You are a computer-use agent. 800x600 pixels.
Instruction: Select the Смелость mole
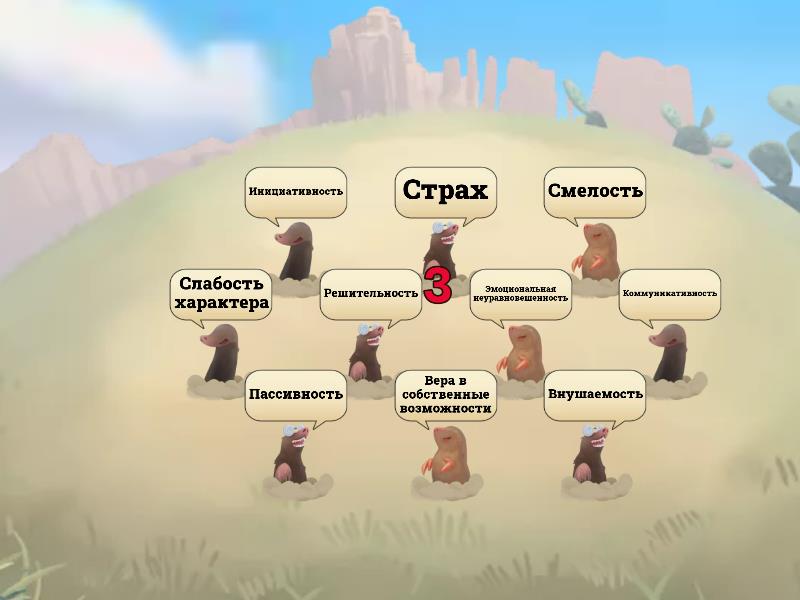[597, 254]
